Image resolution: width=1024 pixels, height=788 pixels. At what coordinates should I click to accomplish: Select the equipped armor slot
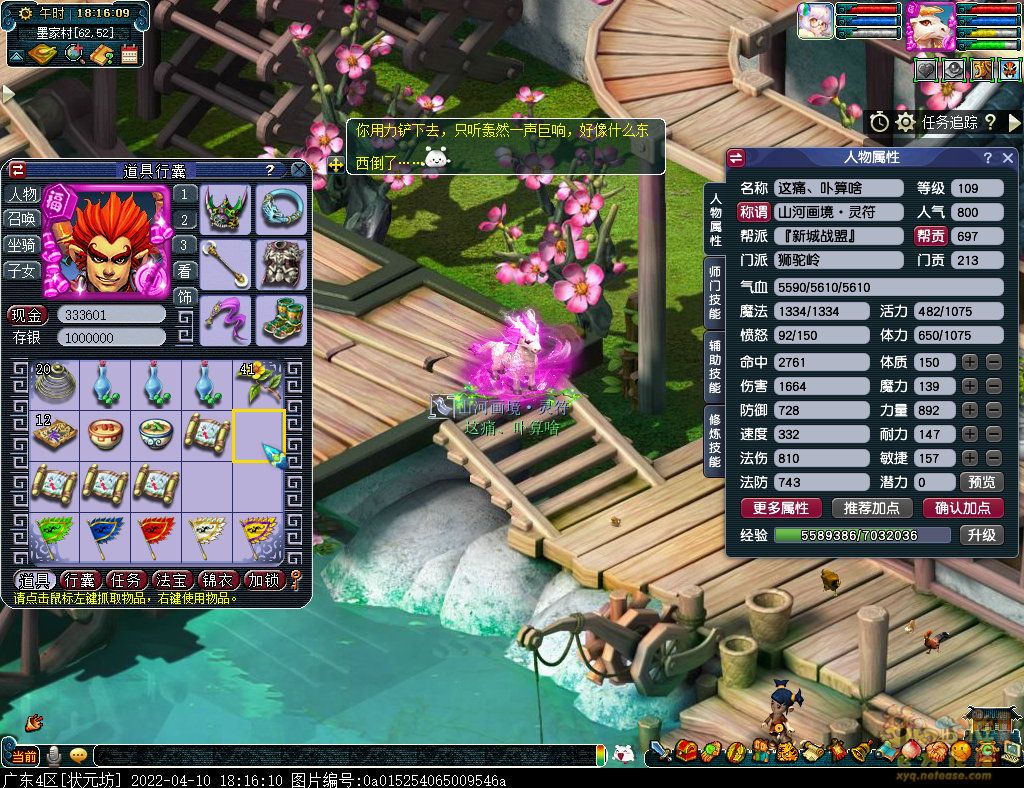point(283,264)
